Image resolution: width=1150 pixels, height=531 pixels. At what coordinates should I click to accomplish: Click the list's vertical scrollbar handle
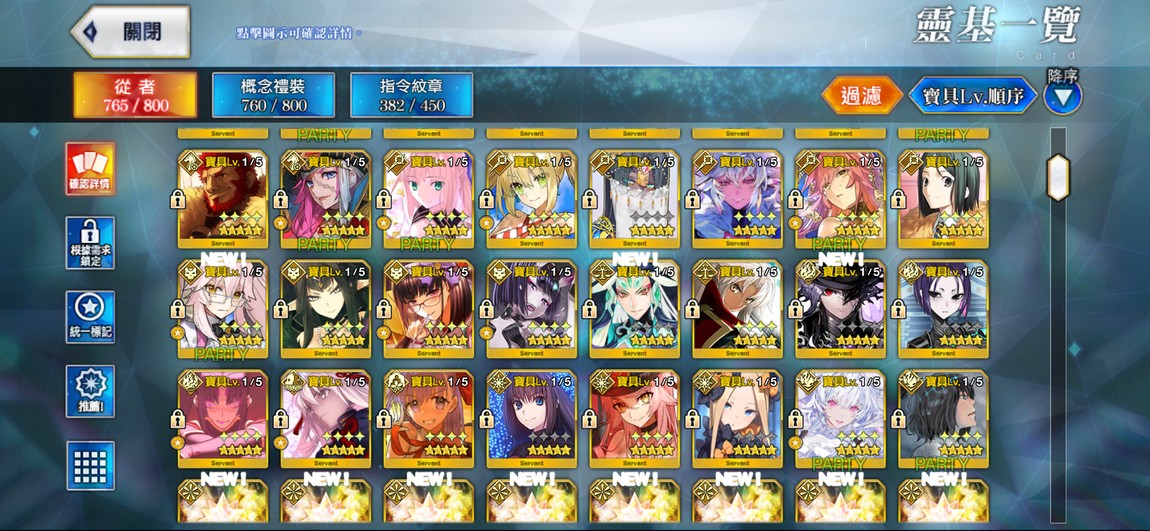click(x=1058, y=177)
